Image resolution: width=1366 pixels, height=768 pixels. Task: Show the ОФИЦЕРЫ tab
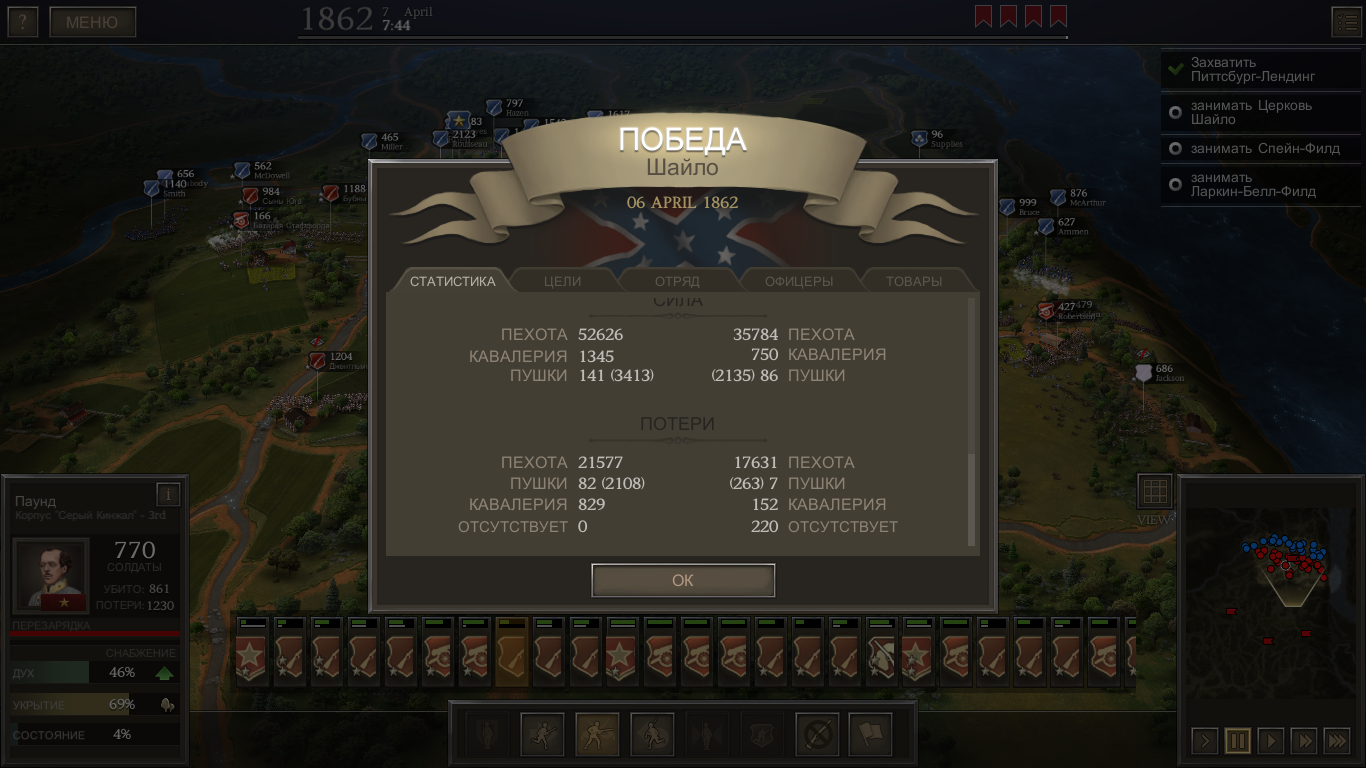(x=798, y=281)
